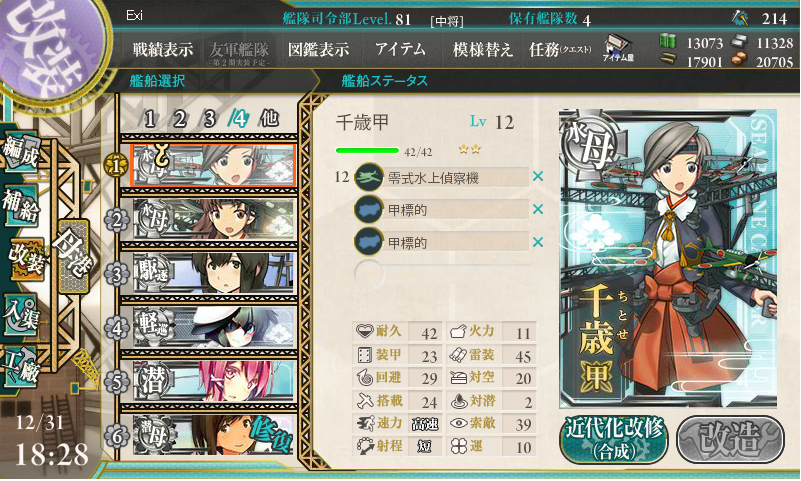Switch to fleet tab 2
The image size is (801, 481).
coord(180,118)
